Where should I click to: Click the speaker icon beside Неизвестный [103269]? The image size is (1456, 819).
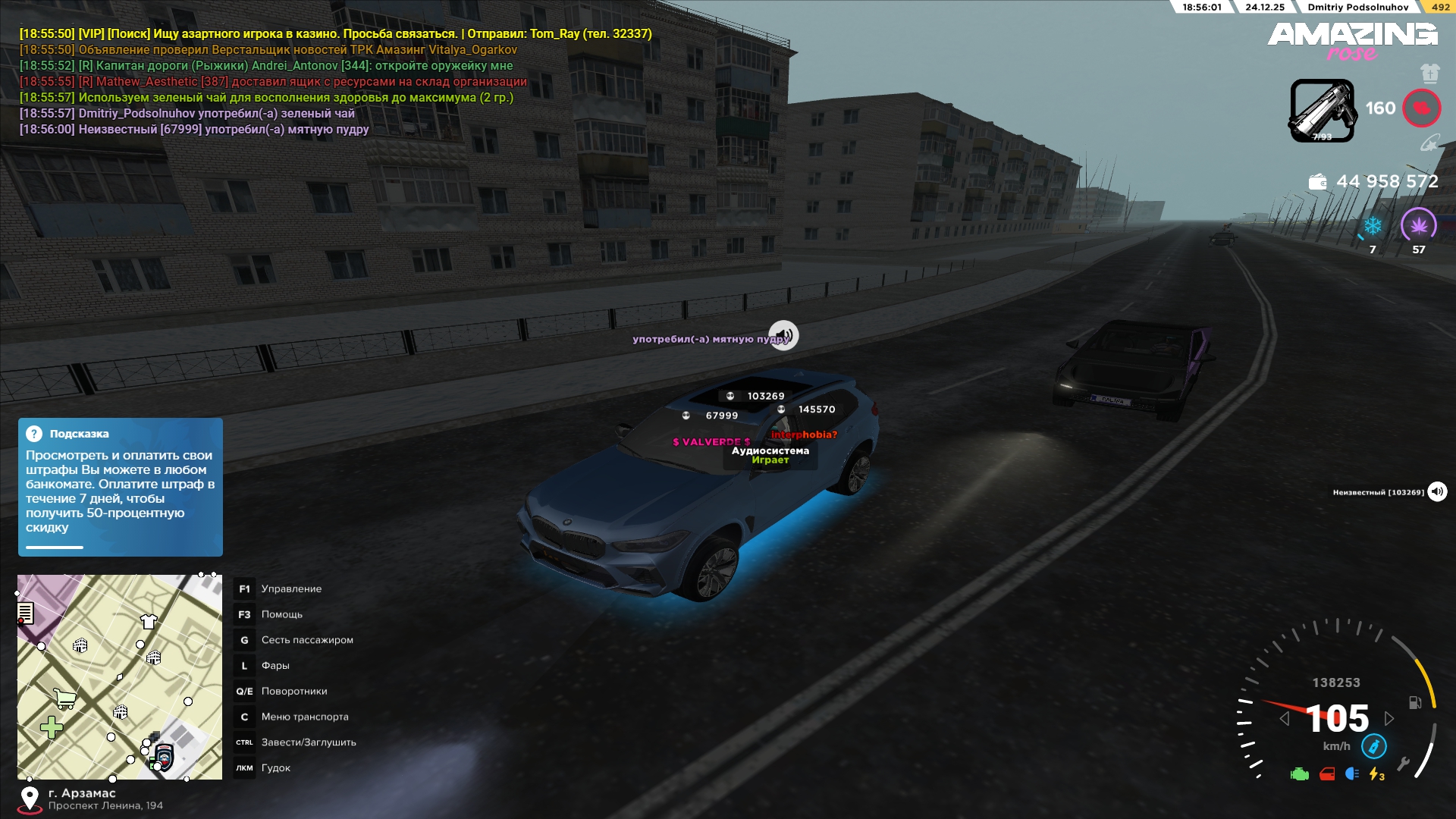pyautogui.click(x=1437, y=492)
